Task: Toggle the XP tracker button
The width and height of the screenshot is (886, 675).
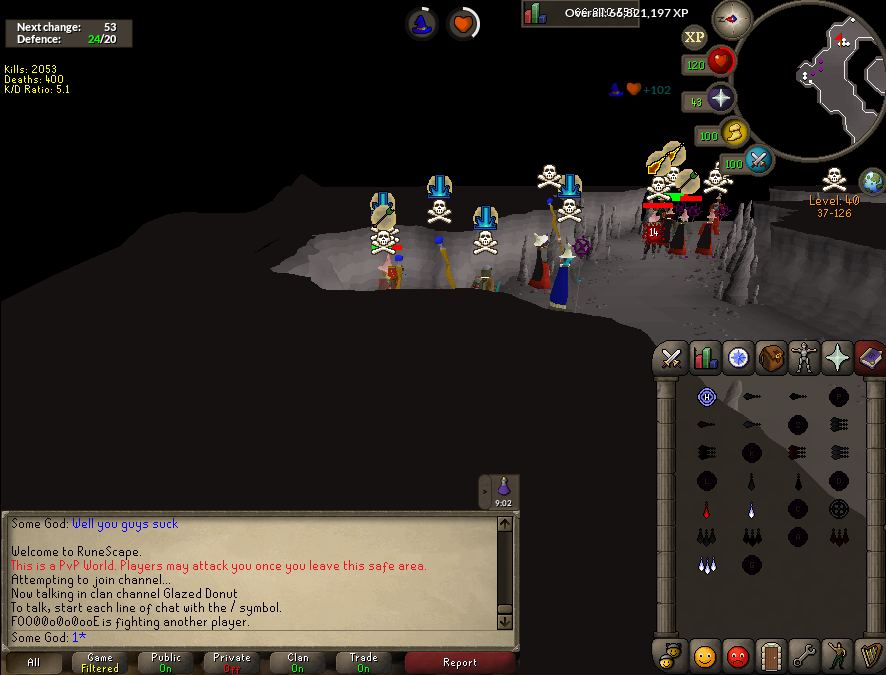Action: pos(694,37)
